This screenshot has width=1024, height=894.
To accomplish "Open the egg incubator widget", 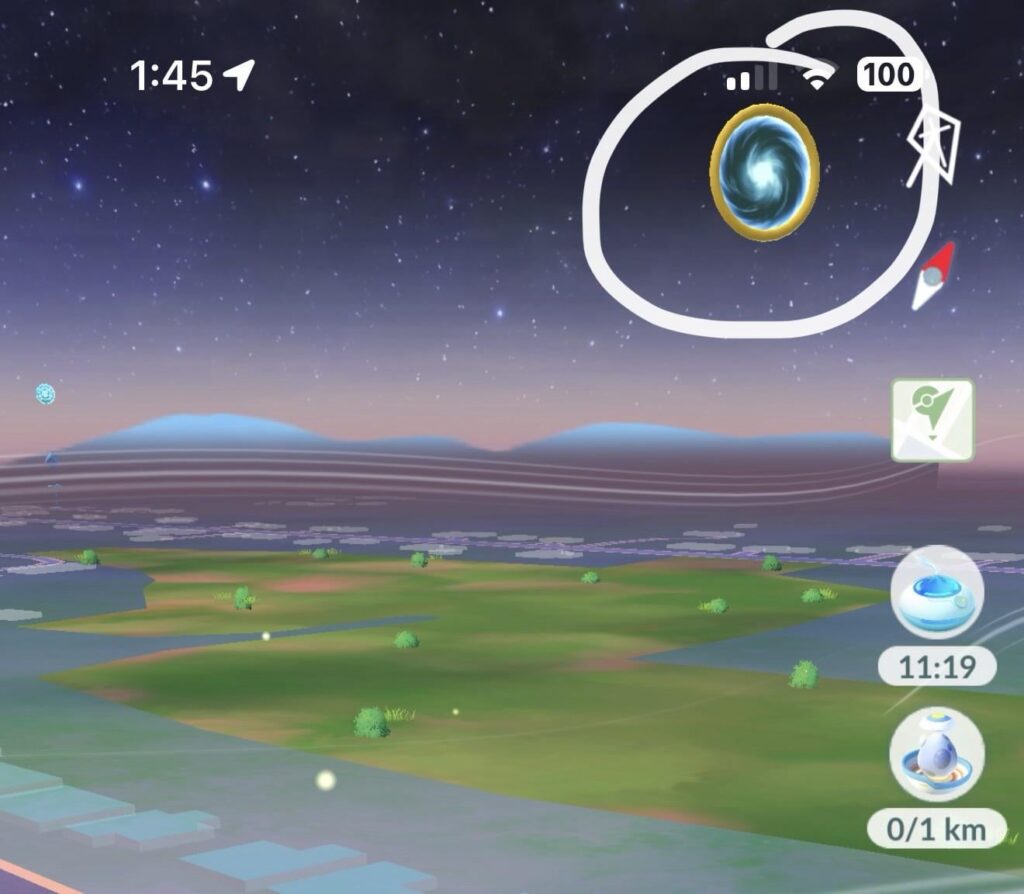I will (936, 753).
